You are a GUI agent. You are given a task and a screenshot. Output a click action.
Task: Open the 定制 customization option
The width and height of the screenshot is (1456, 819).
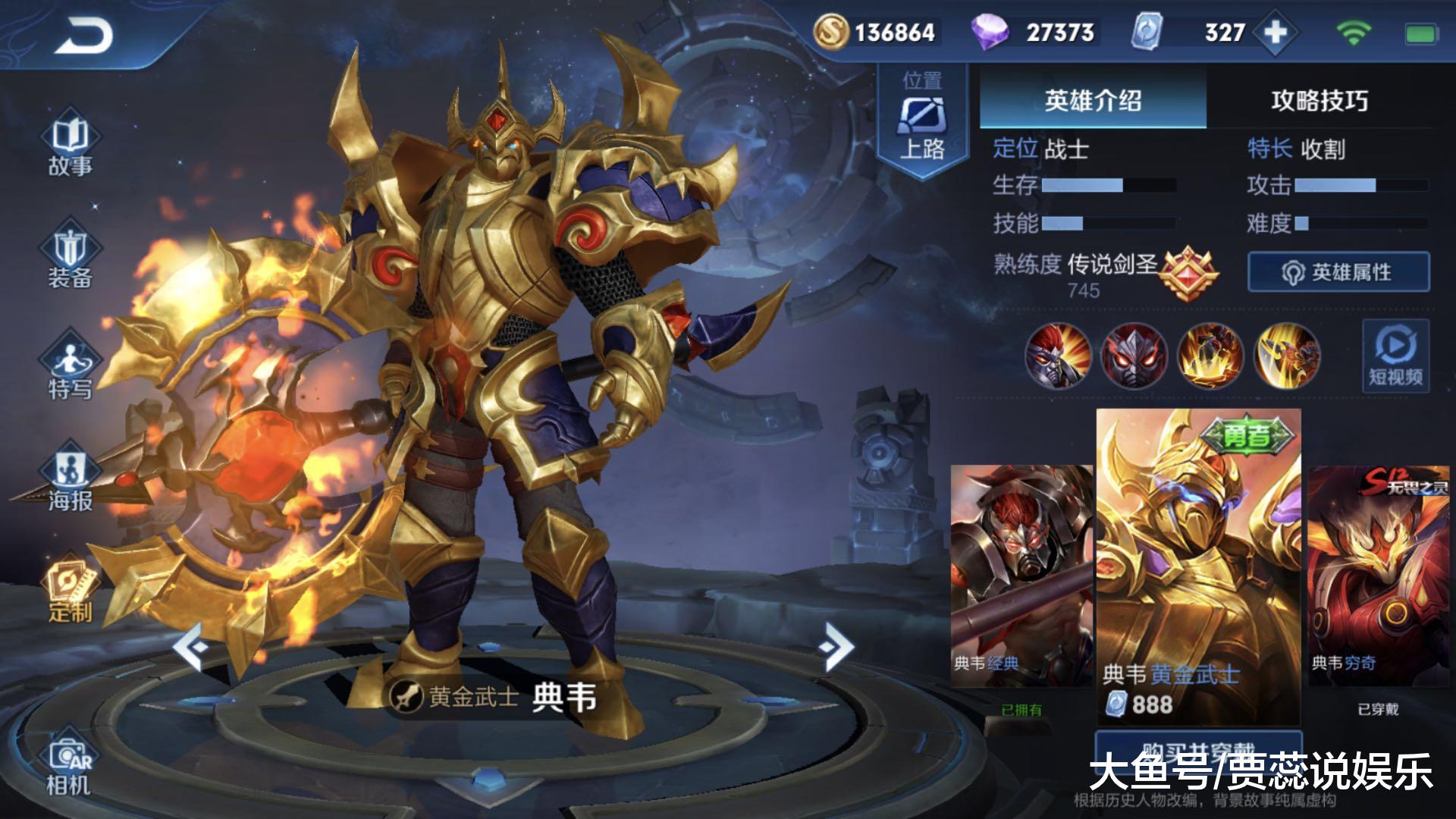[70, 592]
